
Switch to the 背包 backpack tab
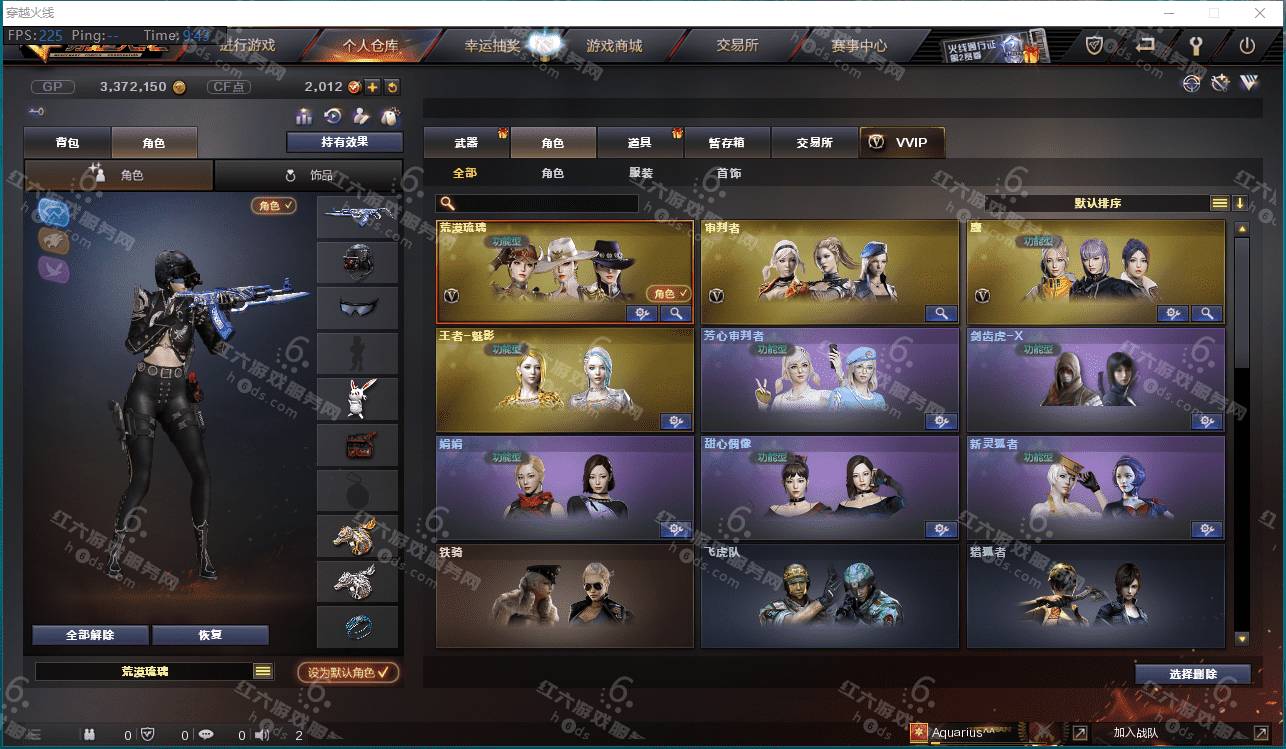click(67, 143)
